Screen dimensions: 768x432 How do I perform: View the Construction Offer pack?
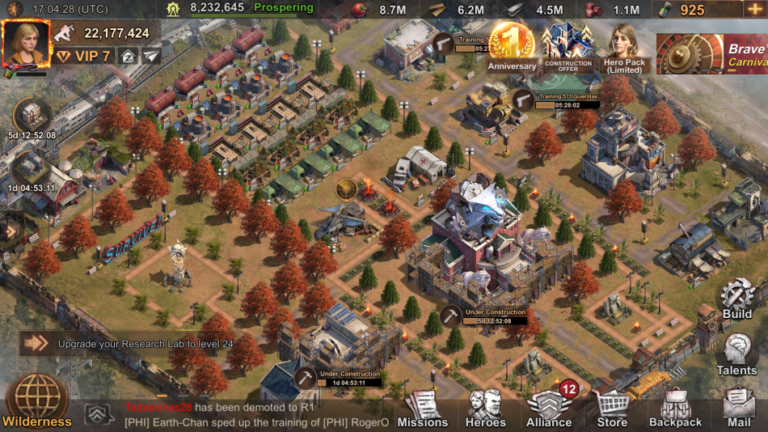568,47
